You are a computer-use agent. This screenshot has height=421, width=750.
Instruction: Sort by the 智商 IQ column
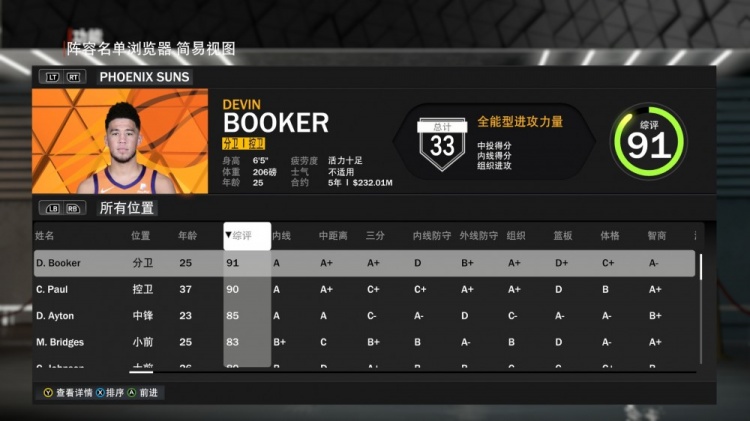pos(656,236)
